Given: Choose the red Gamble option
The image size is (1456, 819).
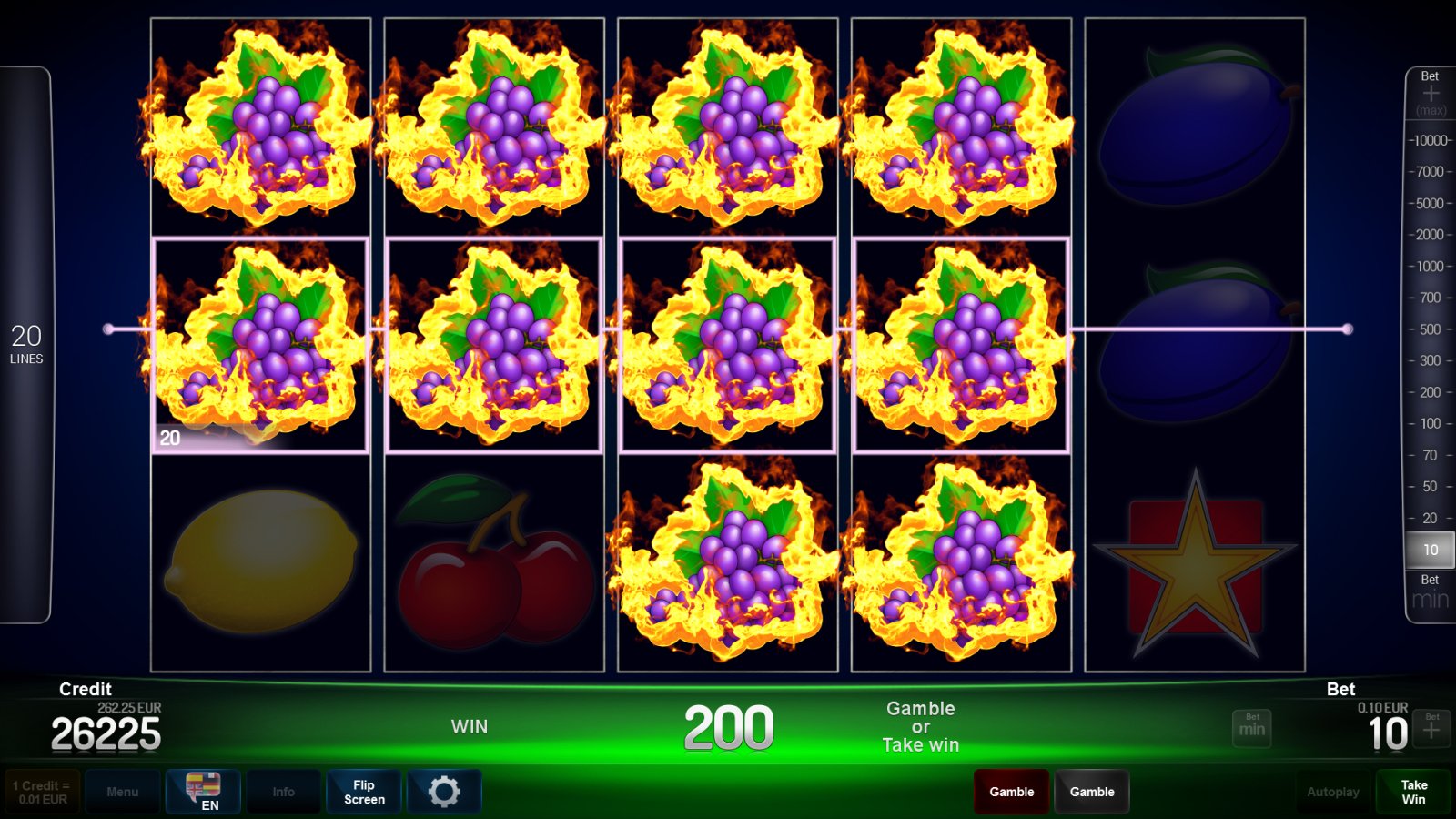Looking at the screenshot, I should pos(1011,791).
